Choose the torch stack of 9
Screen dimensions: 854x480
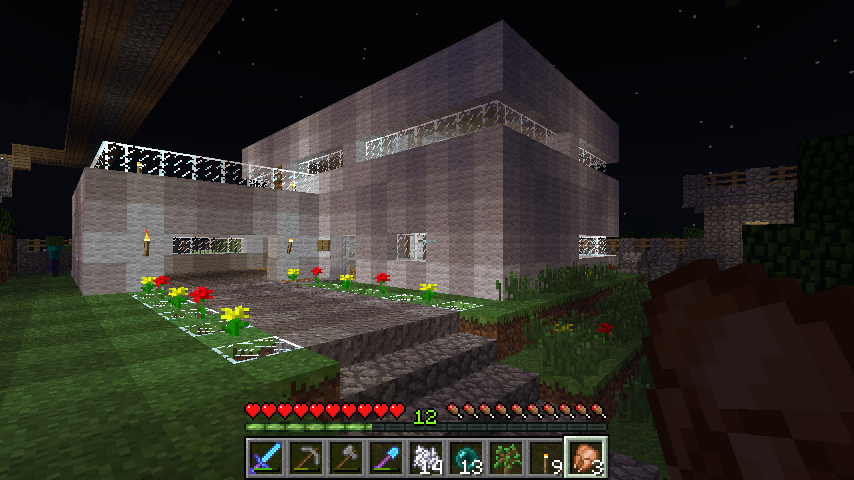click(x=546, y=458)
